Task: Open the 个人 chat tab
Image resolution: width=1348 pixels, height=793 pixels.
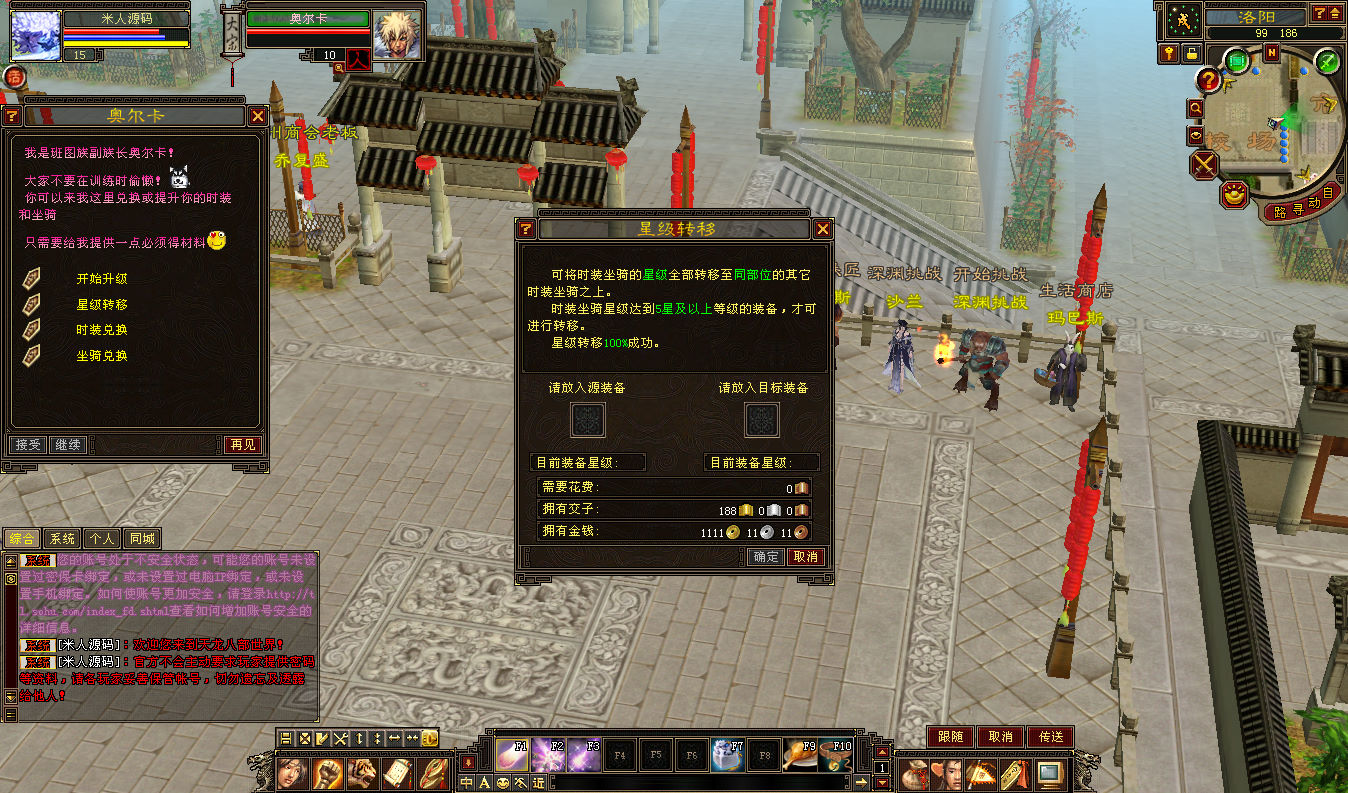Action: [101, 539]
